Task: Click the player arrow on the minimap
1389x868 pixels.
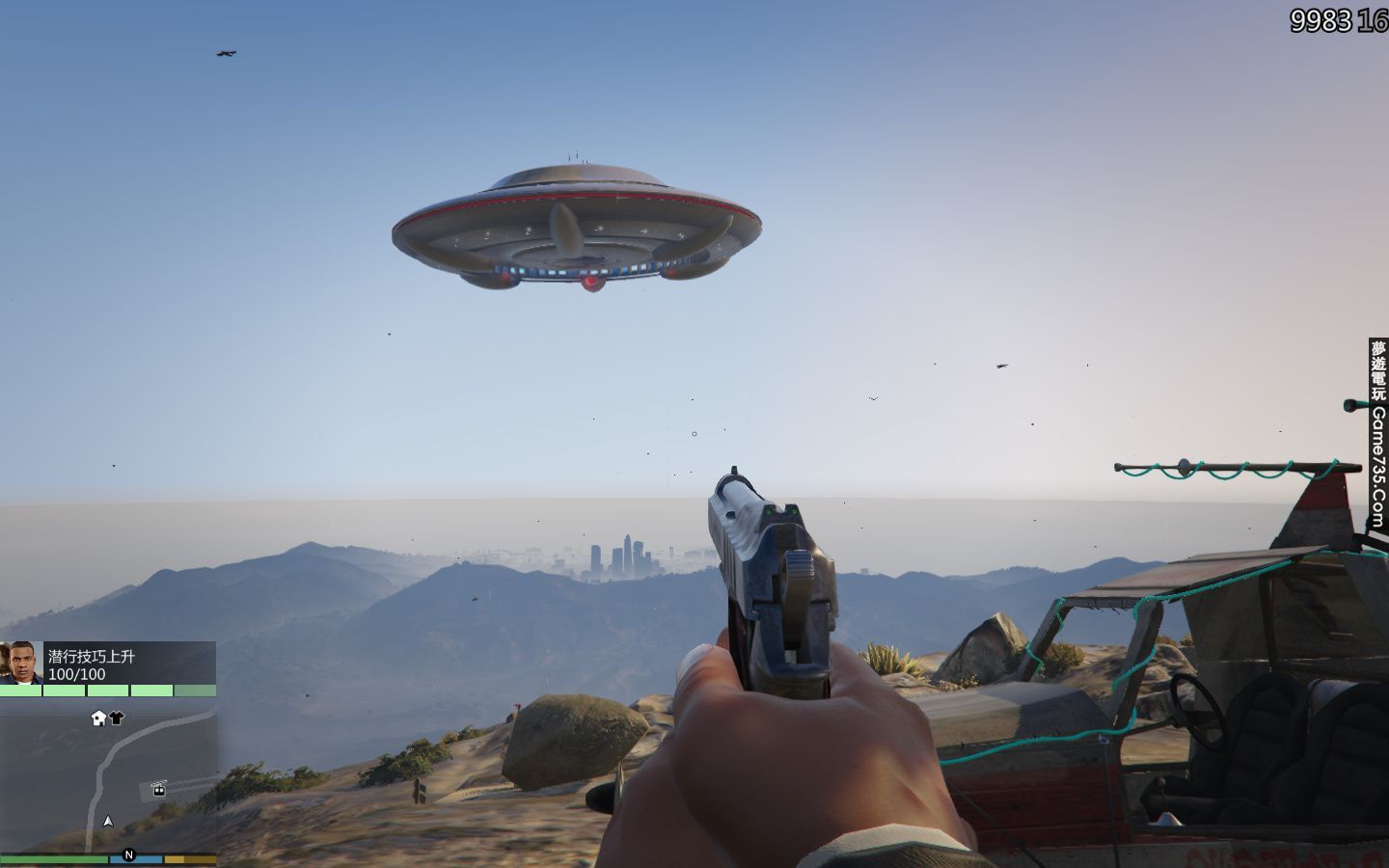Action: click(x=108, y=821)
